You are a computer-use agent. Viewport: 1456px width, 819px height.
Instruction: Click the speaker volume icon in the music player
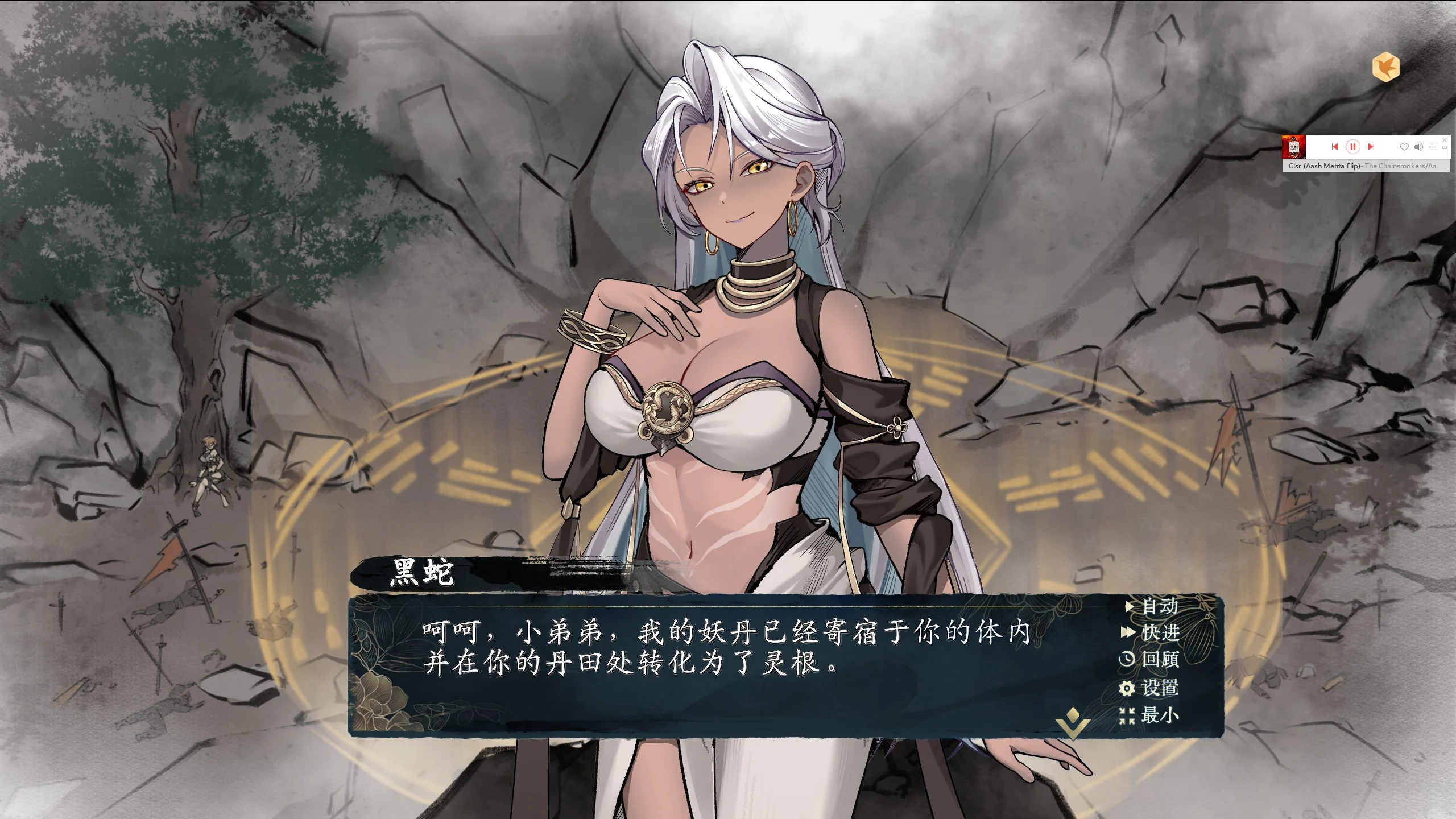click(x=1417, y=147)
